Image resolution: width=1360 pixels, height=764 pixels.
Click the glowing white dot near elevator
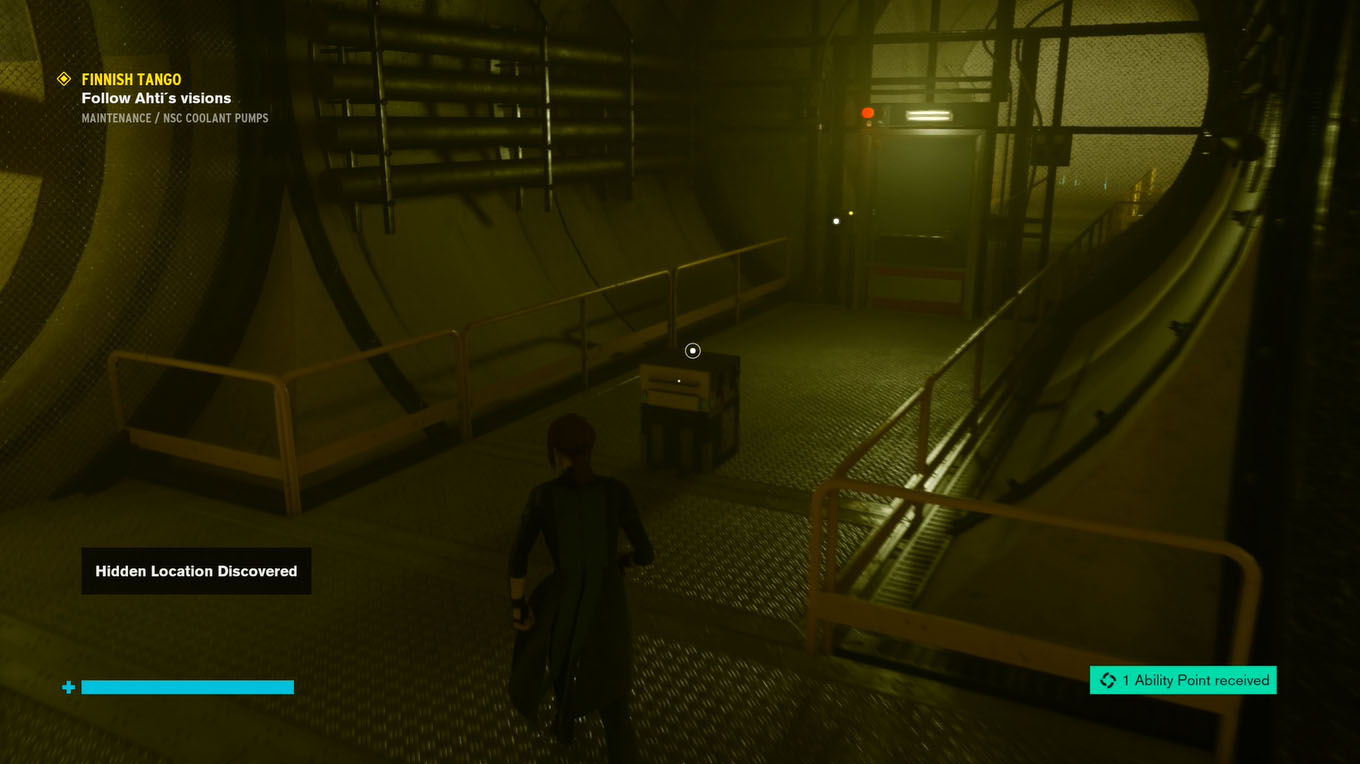pos(836,220)
